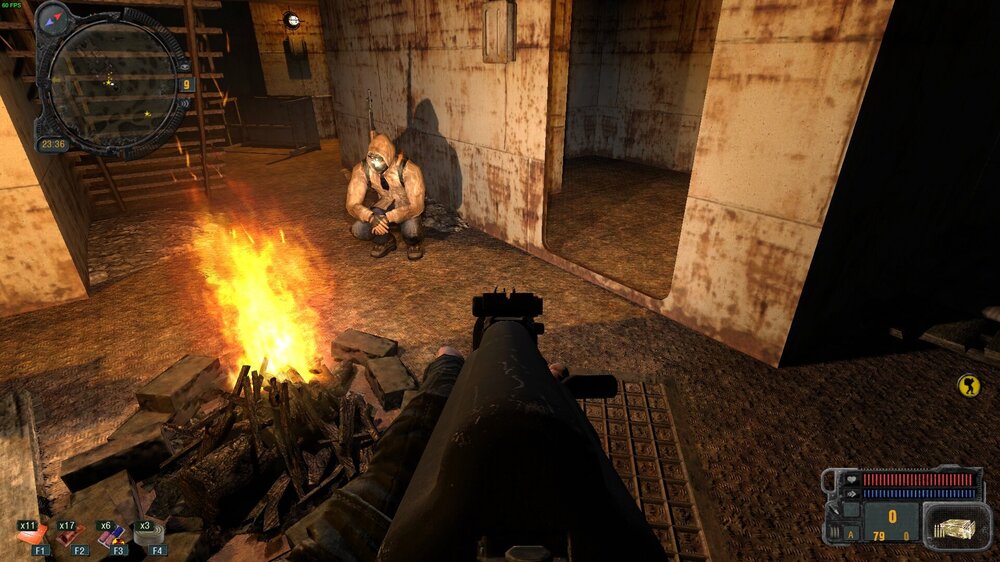1000x562 pixels.
Task: Click the ammo box icon in the weapon panel
Action: pyautogui.click(x=956, y=523)
